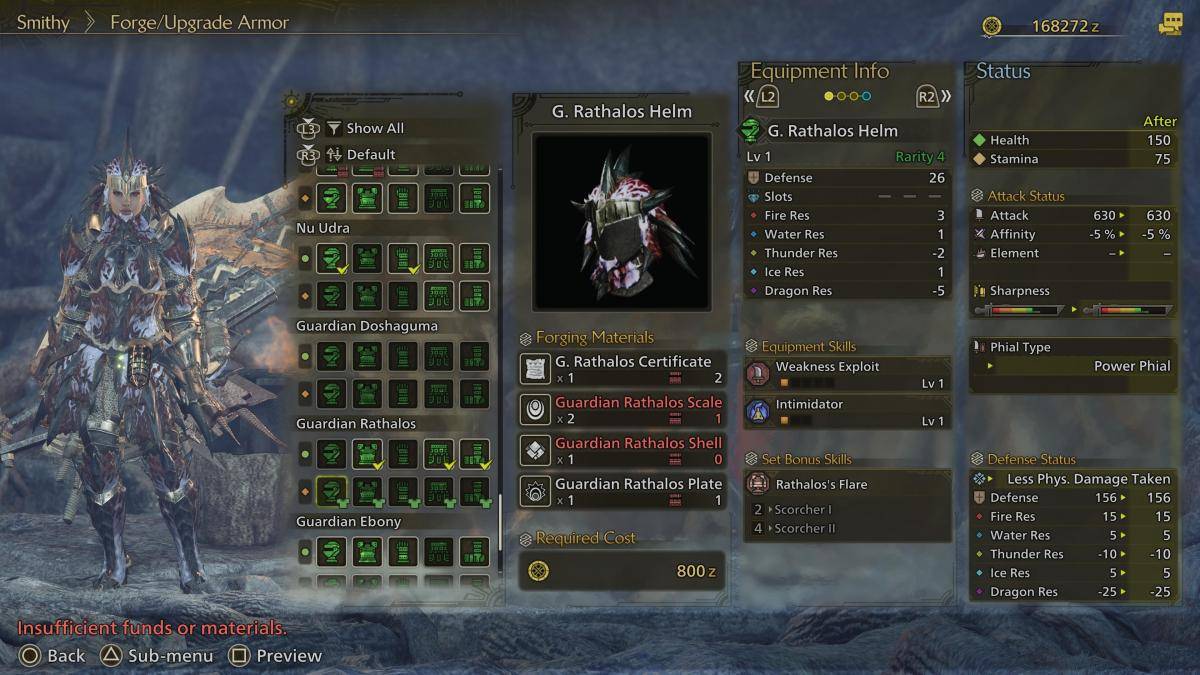Select Nu Udra helm in circle-marked row

pos(331,259)
